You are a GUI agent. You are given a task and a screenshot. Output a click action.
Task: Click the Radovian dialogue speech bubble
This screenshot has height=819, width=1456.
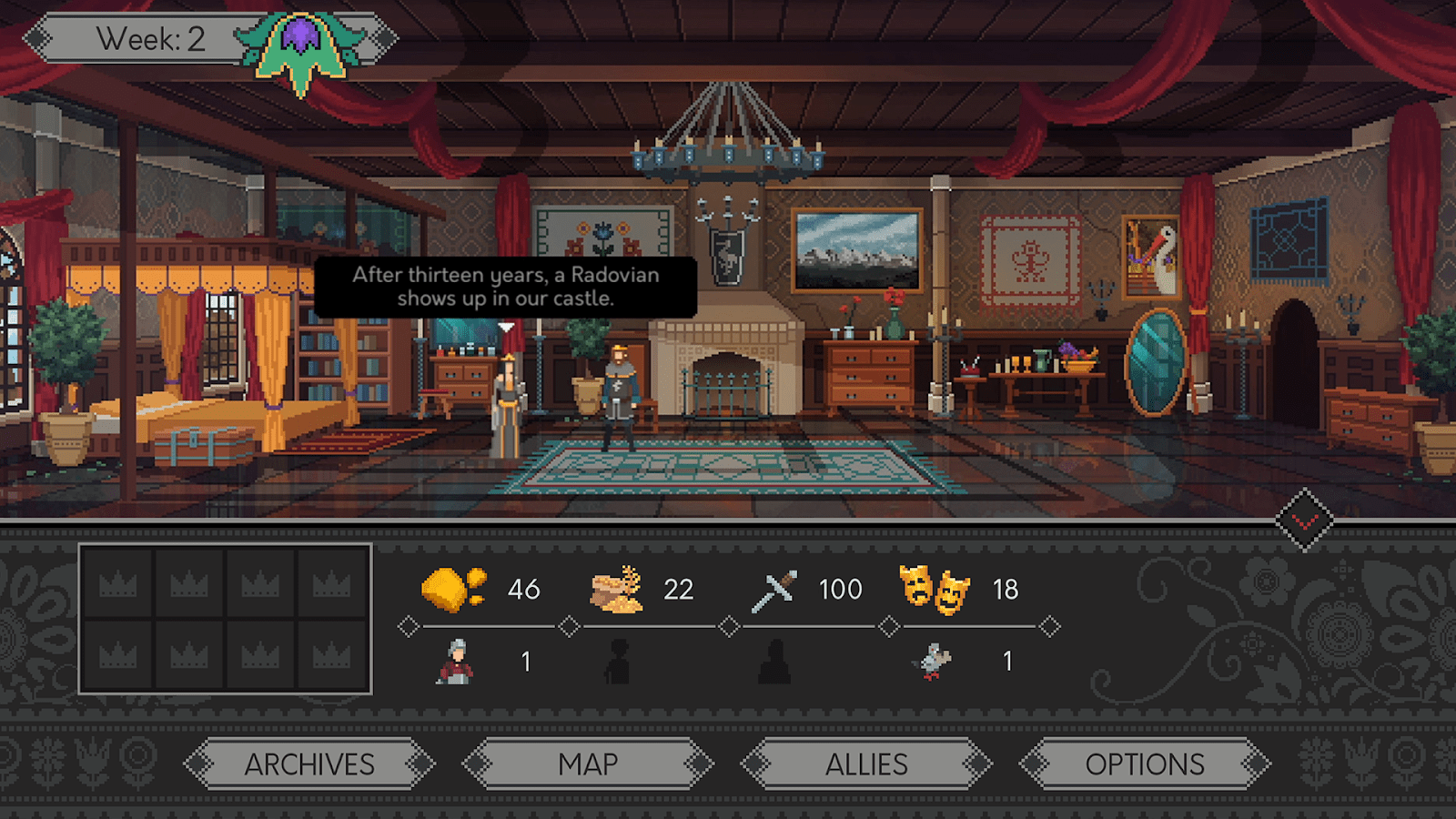coord(505,287)
